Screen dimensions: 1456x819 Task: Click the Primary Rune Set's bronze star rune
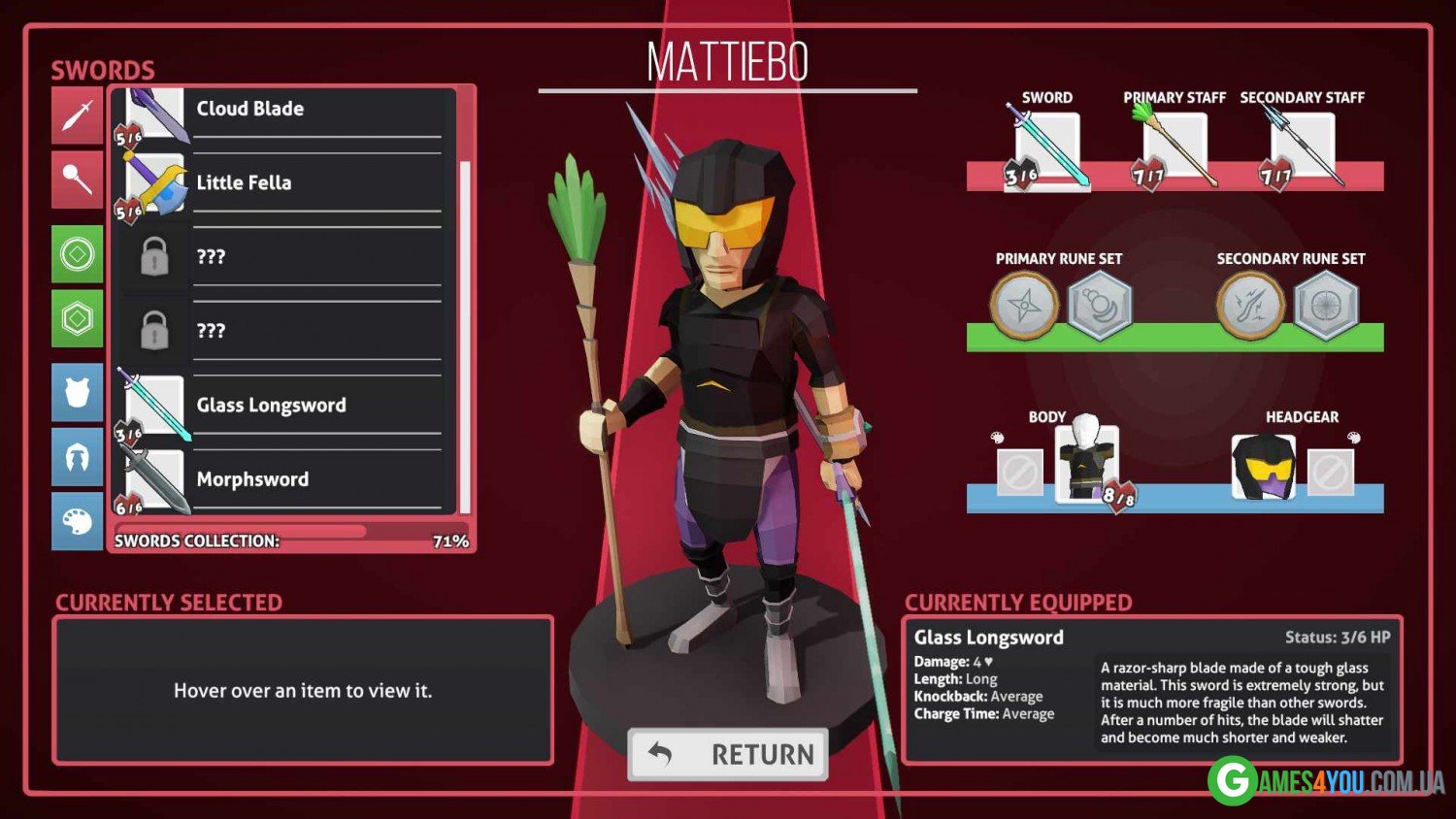coord(1024,306)
